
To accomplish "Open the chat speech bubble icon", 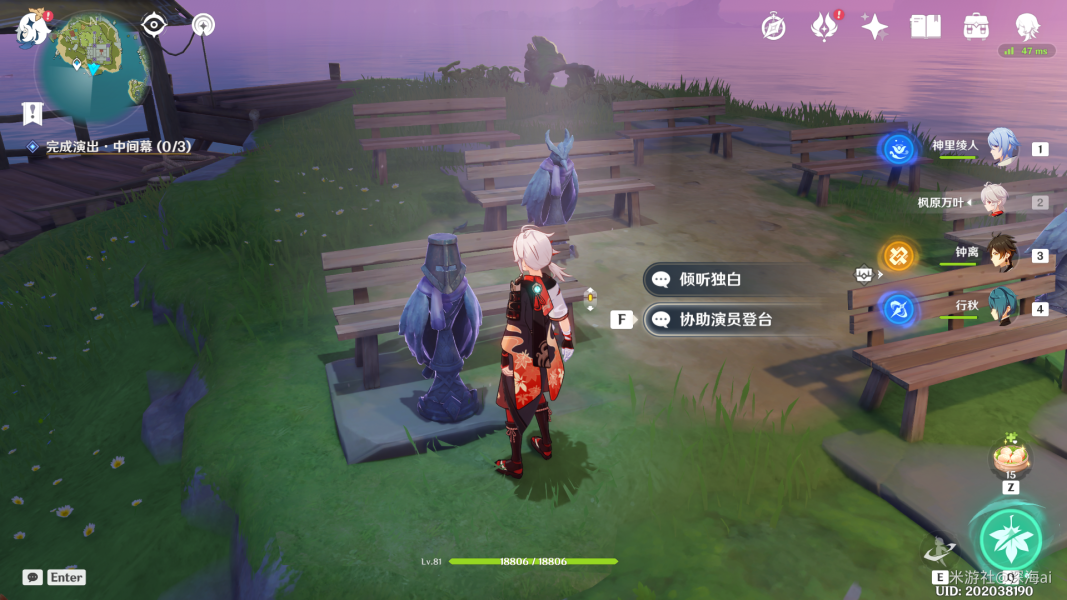I will 33,577.
